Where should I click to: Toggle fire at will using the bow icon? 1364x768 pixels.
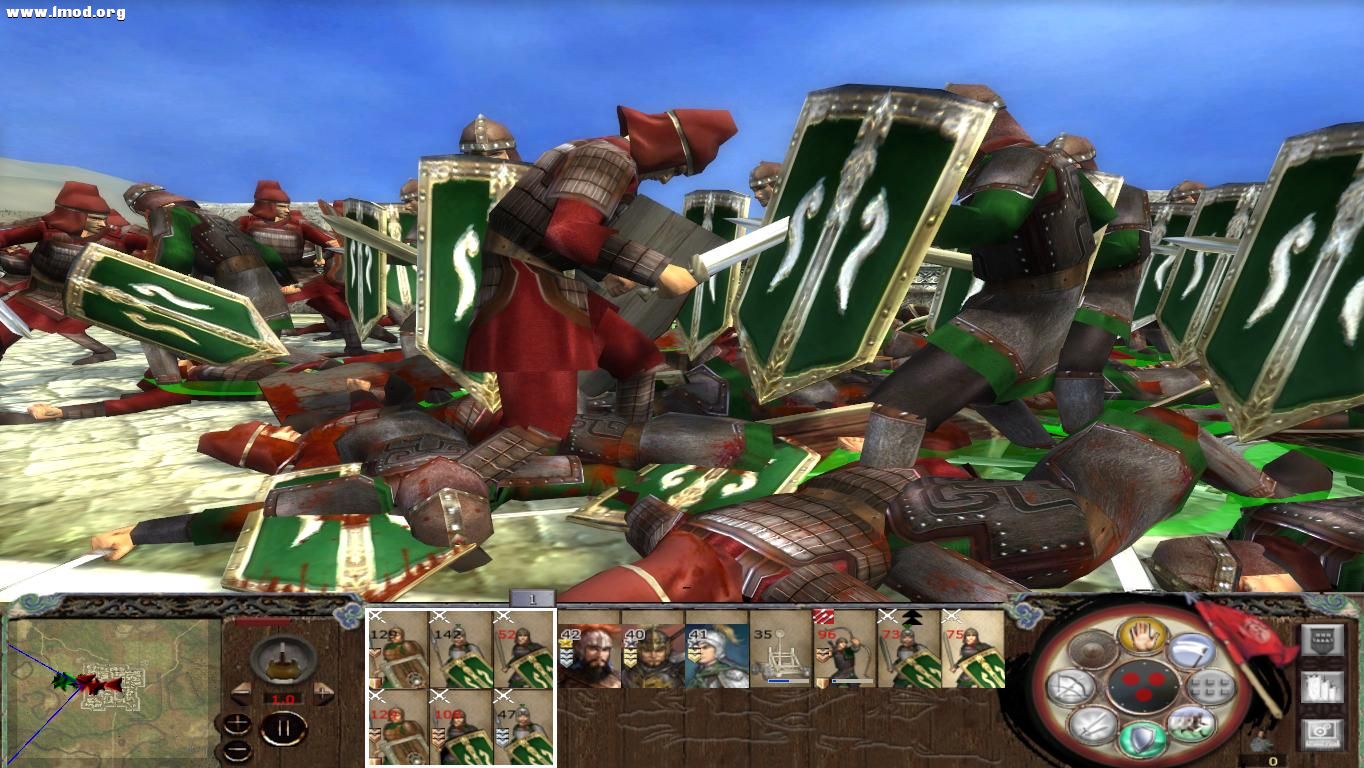click(x=1072, y=686)
